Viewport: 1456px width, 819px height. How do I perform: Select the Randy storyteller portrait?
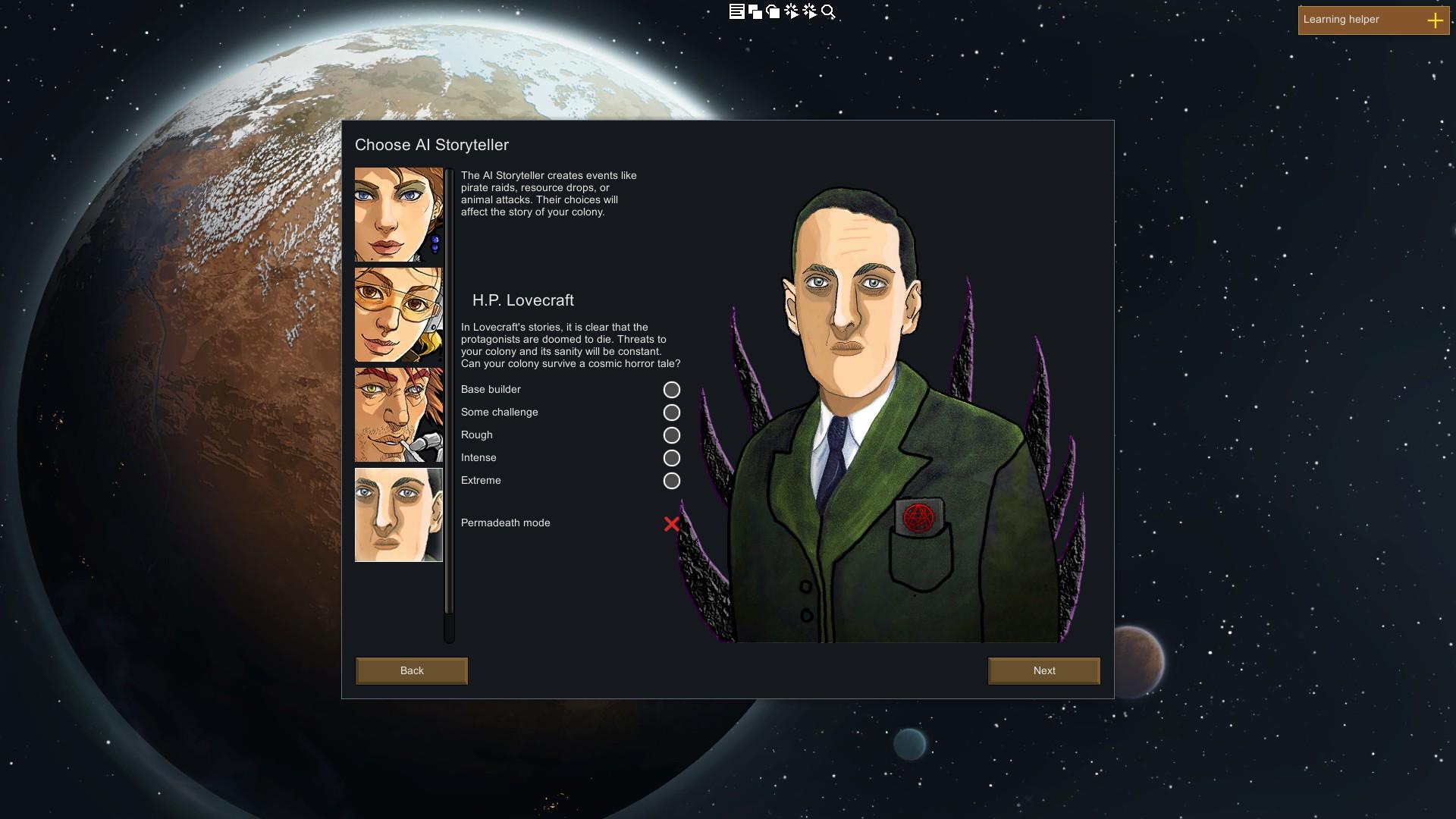398,415
